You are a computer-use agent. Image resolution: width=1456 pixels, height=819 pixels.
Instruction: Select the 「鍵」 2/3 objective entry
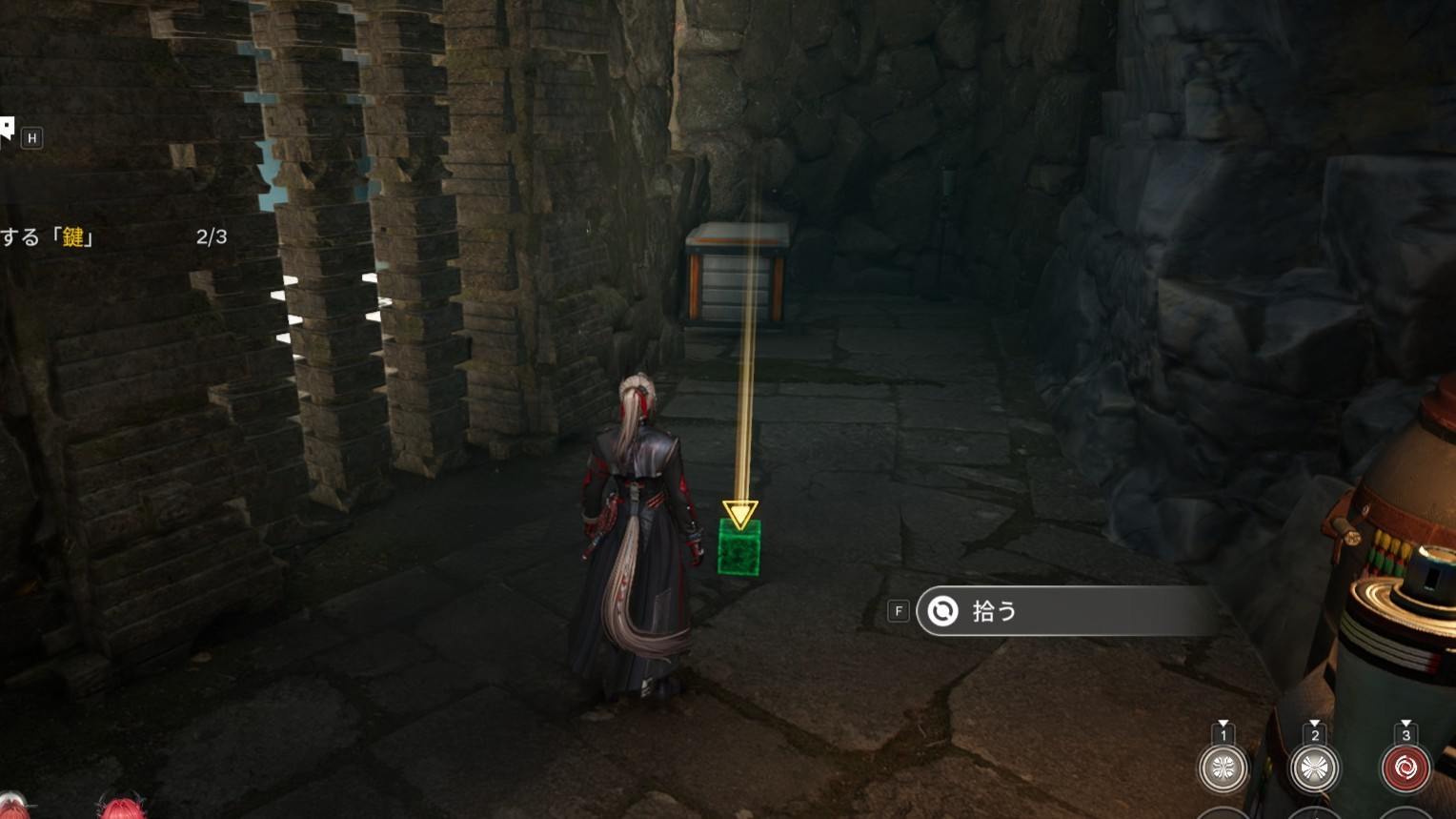point(112,236)
